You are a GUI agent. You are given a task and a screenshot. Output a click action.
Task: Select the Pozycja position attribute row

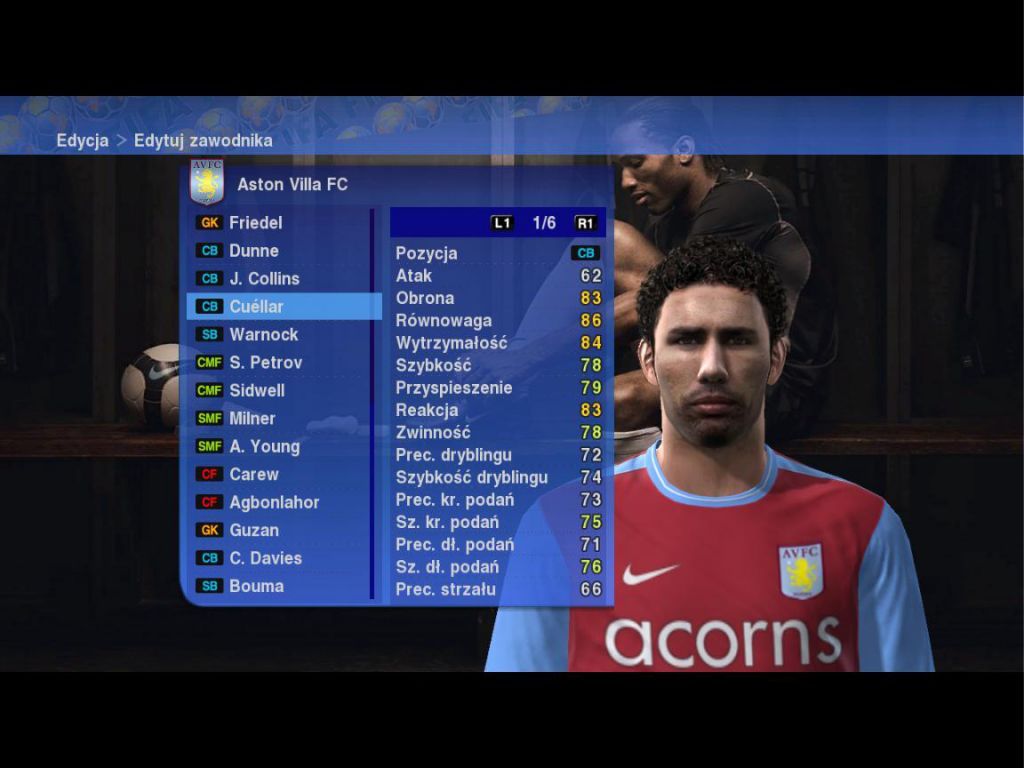497,254
